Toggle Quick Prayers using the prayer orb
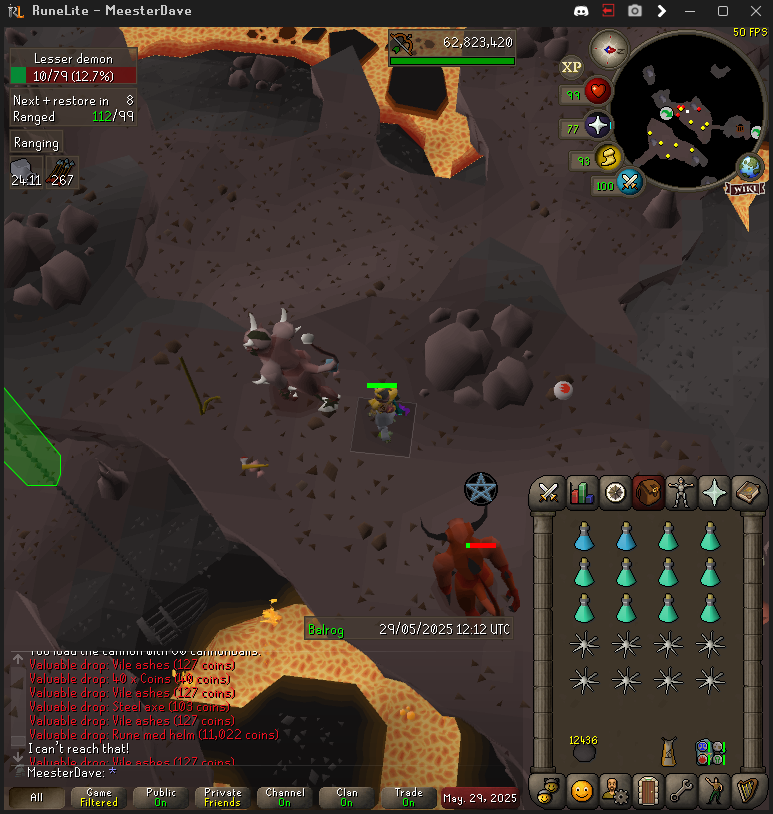The height and width of the screenshot is (814, 773). [x=598, y=127]
